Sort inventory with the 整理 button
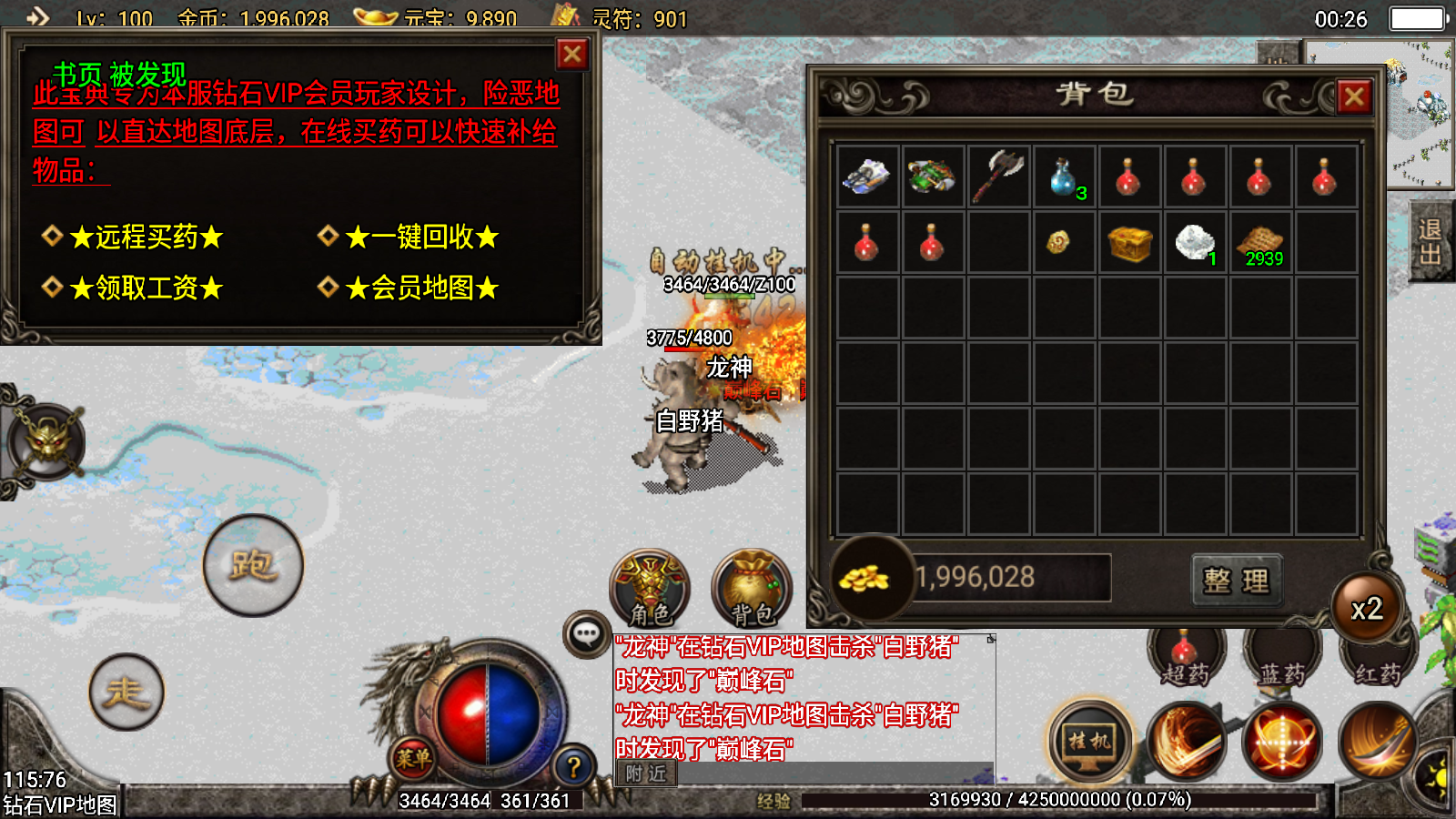 coord(1236,581)
